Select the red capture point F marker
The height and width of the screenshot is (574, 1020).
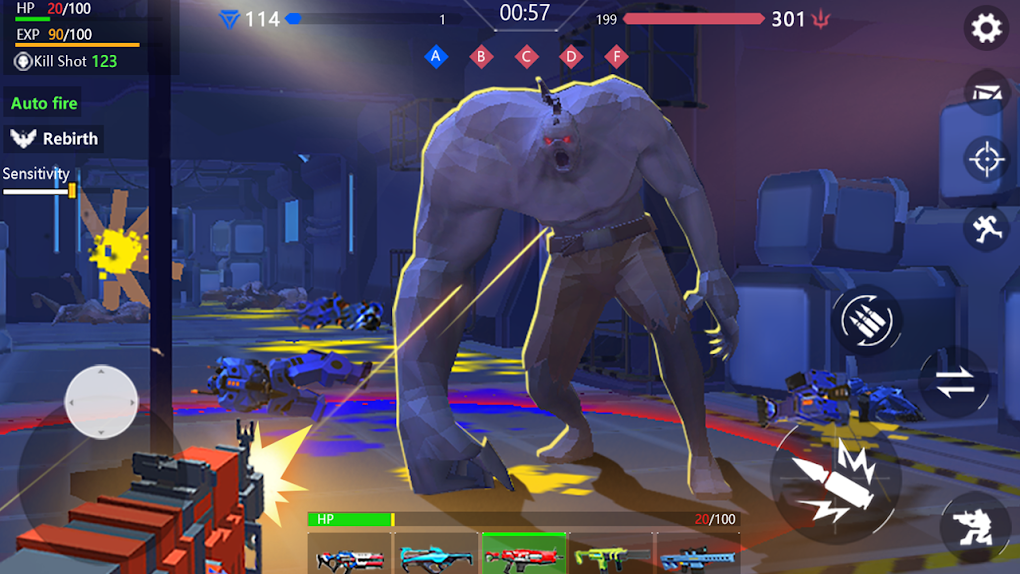pyautogui.click(x=617, y=56)
